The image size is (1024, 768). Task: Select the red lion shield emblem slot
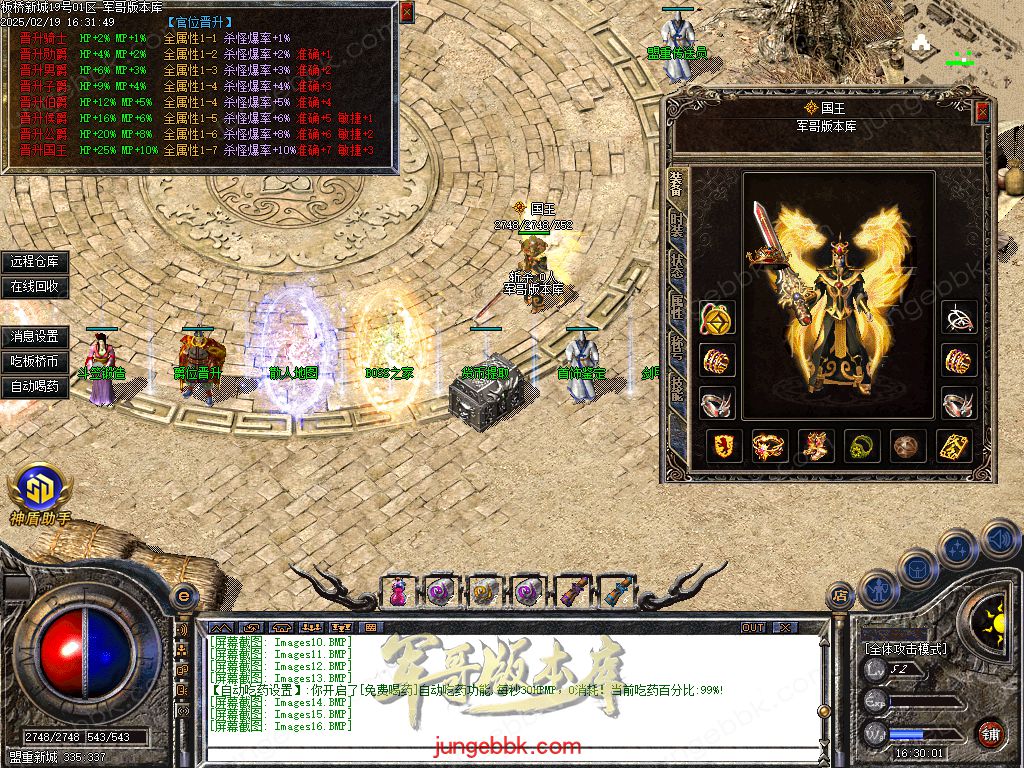pos(724,446)
